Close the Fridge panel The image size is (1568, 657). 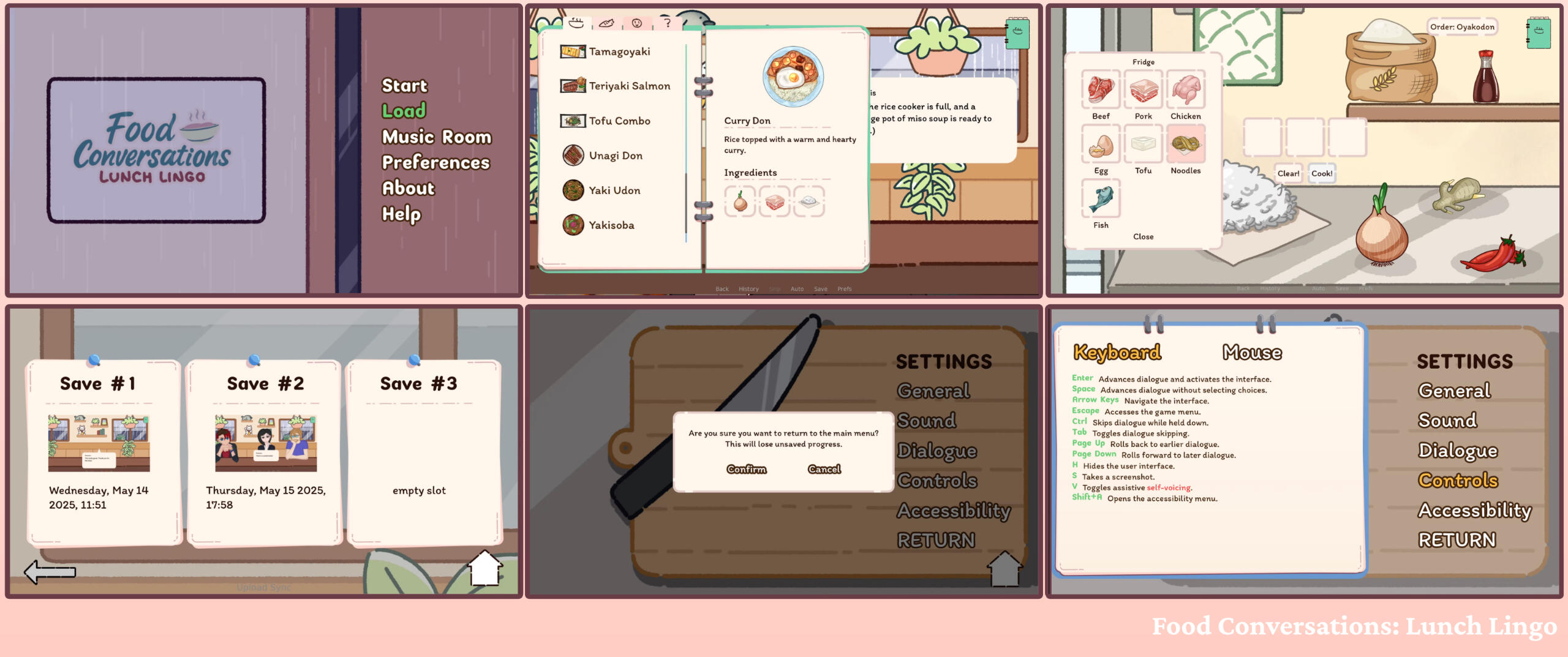(1143, 237)
